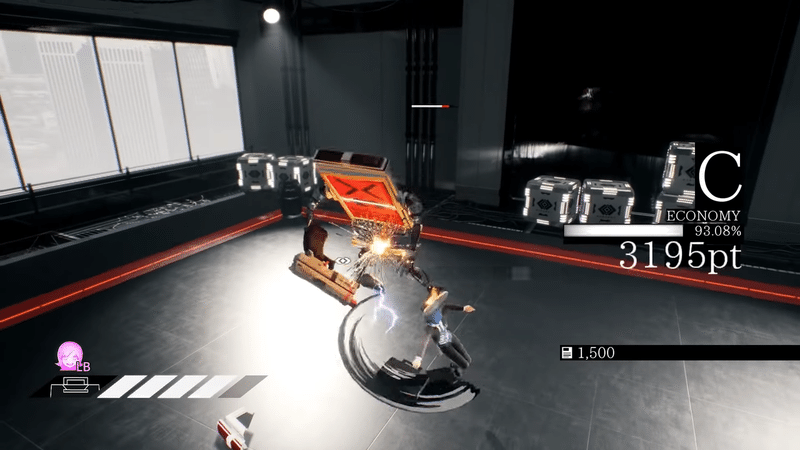This screenshot has width=800, height=450.
Task: Click the large C rank emblem
Action: click(x=719, y=178)
